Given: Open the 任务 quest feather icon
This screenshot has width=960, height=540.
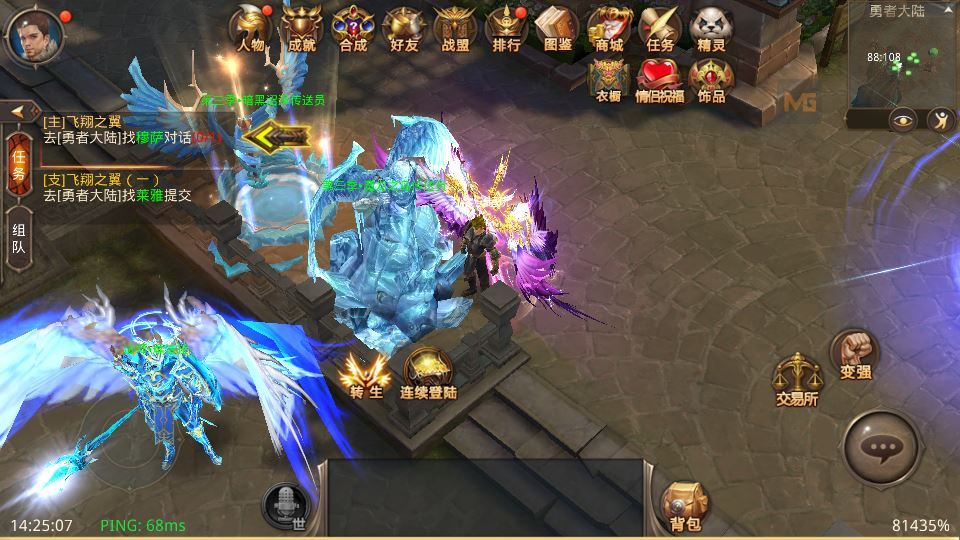Looking at the screenshot, I should coord(660,28).
